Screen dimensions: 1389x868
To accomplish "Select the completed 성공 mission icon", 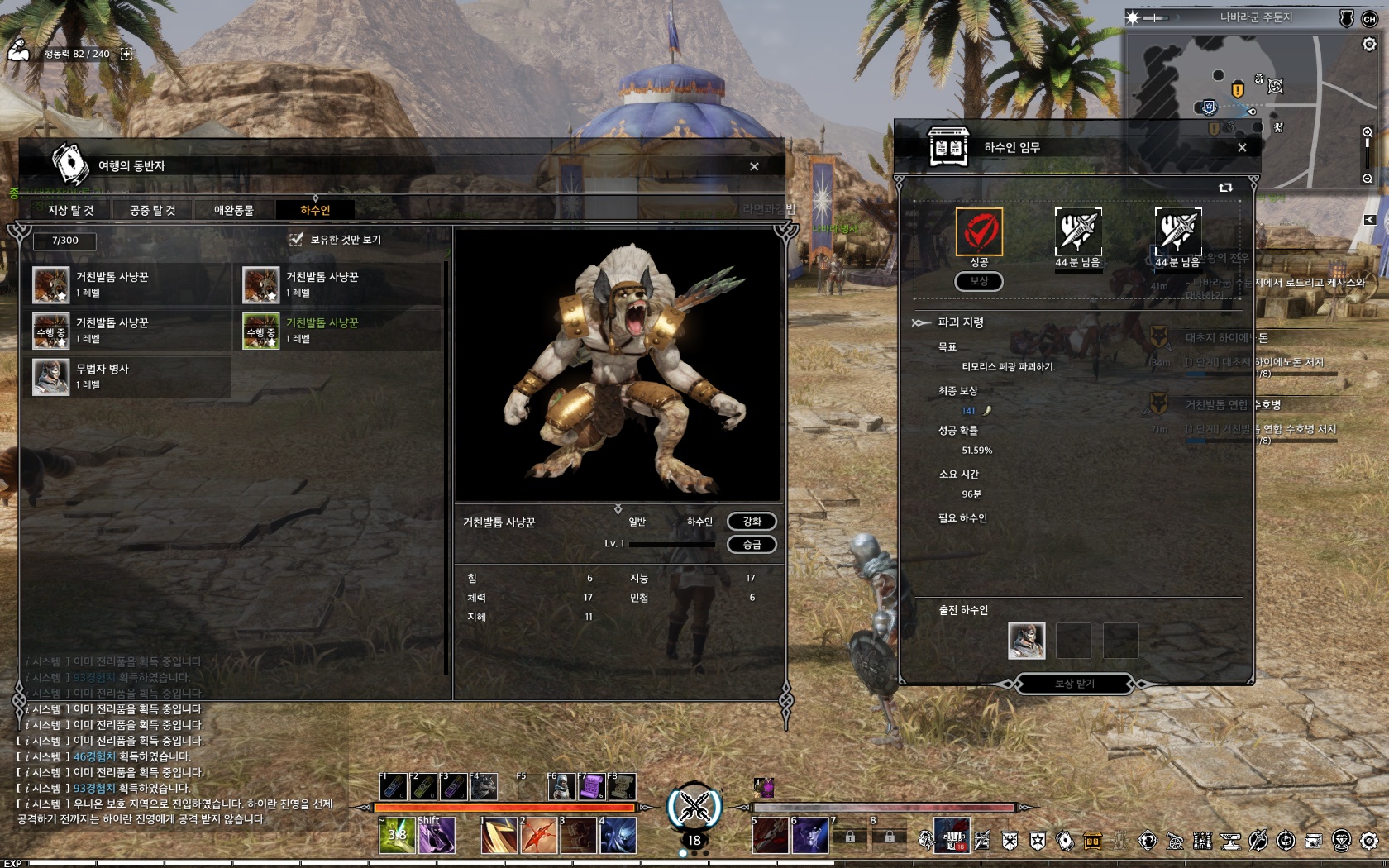I will point(979,231).
